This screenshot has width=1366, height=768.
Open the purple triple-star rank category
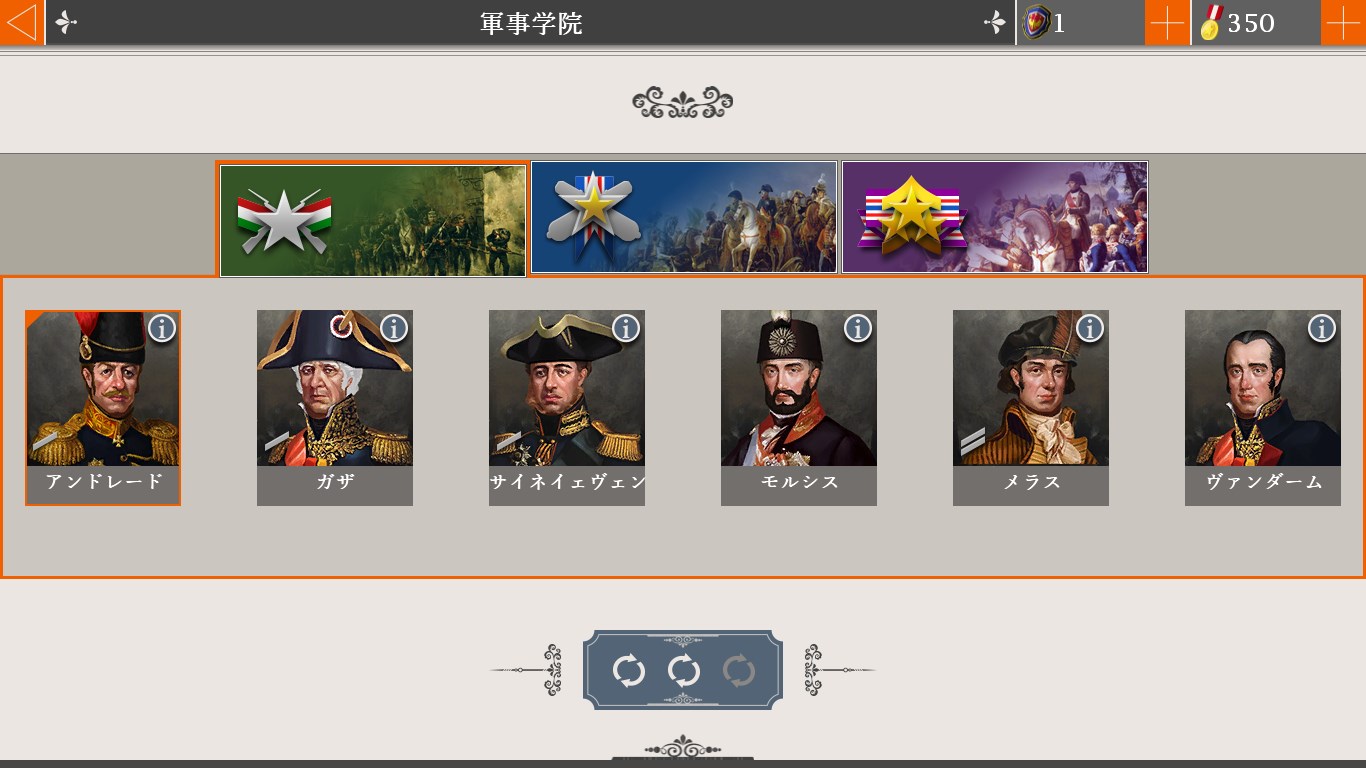(x=995, y=218)
